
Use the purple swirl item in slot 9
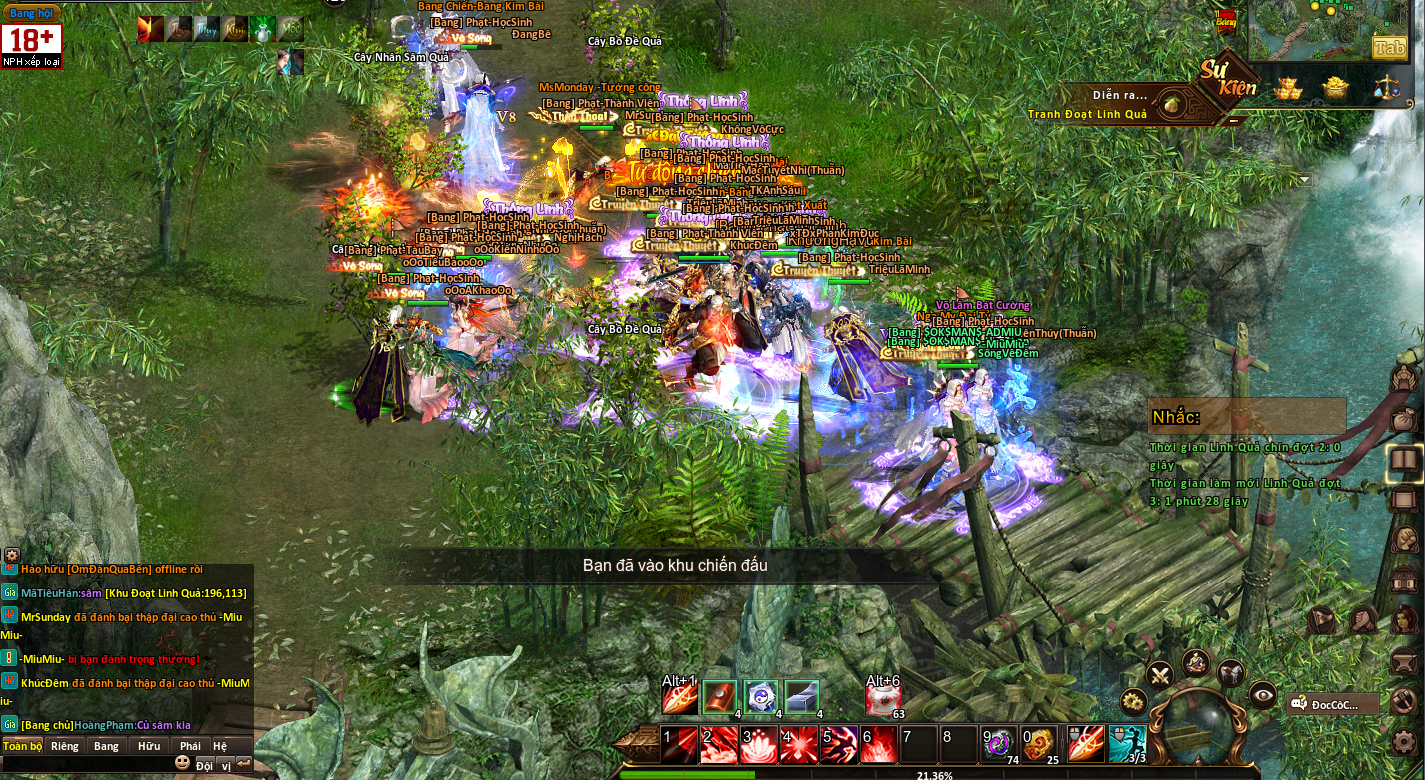pyautogui.click(x=998, y=745)
